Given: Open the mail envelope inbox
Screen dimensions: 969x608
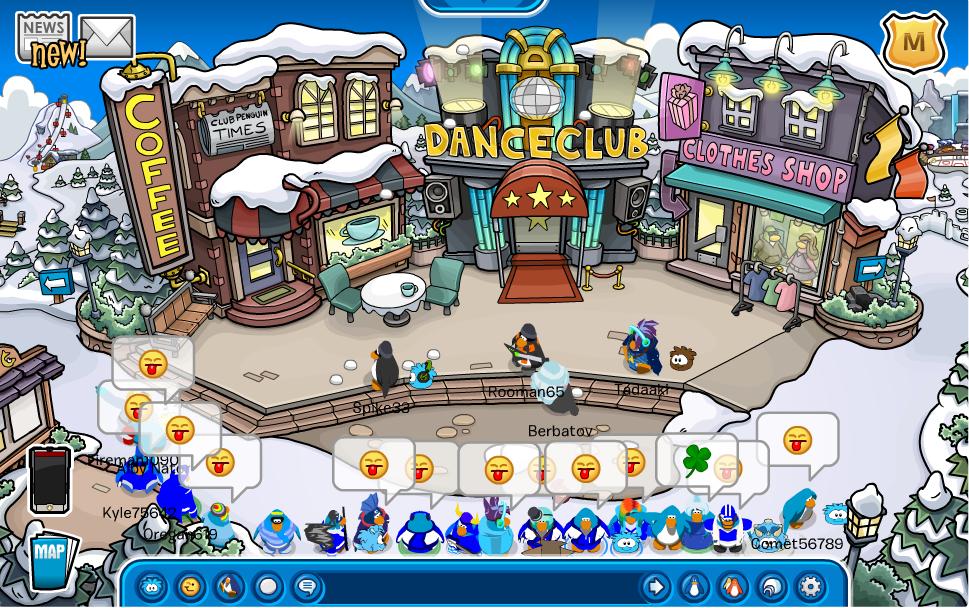Looking at the screenshot, I should pyautogui.click(x=107, y=38).
